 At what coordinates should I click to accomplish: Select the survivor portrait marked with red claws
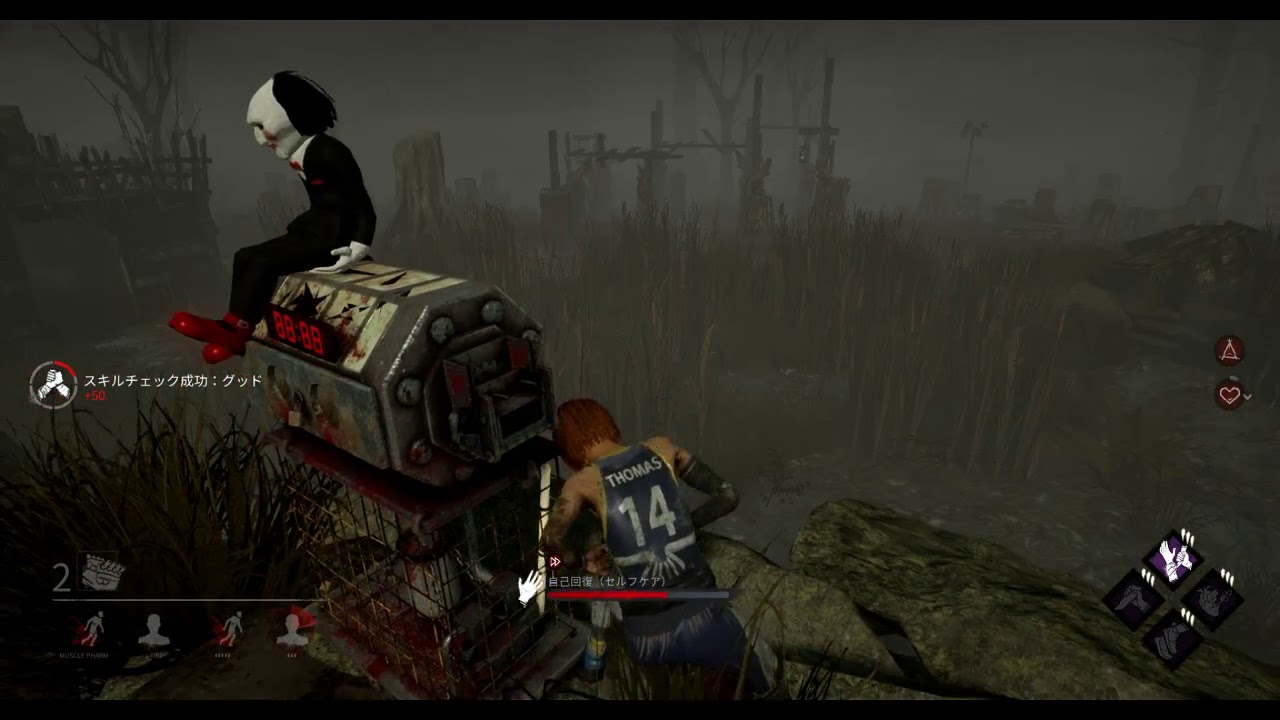(x=293, y=630)
